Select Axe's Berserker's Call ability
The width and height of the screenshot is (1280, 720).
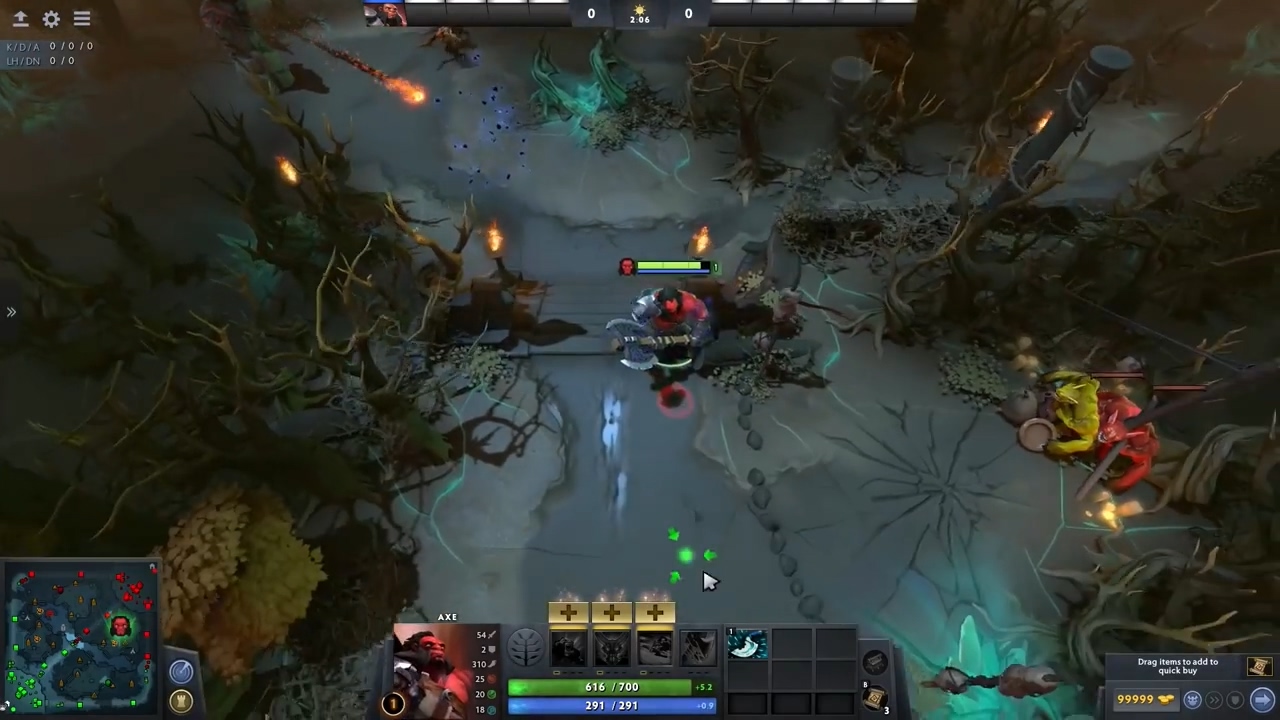[x=567, y=647]
